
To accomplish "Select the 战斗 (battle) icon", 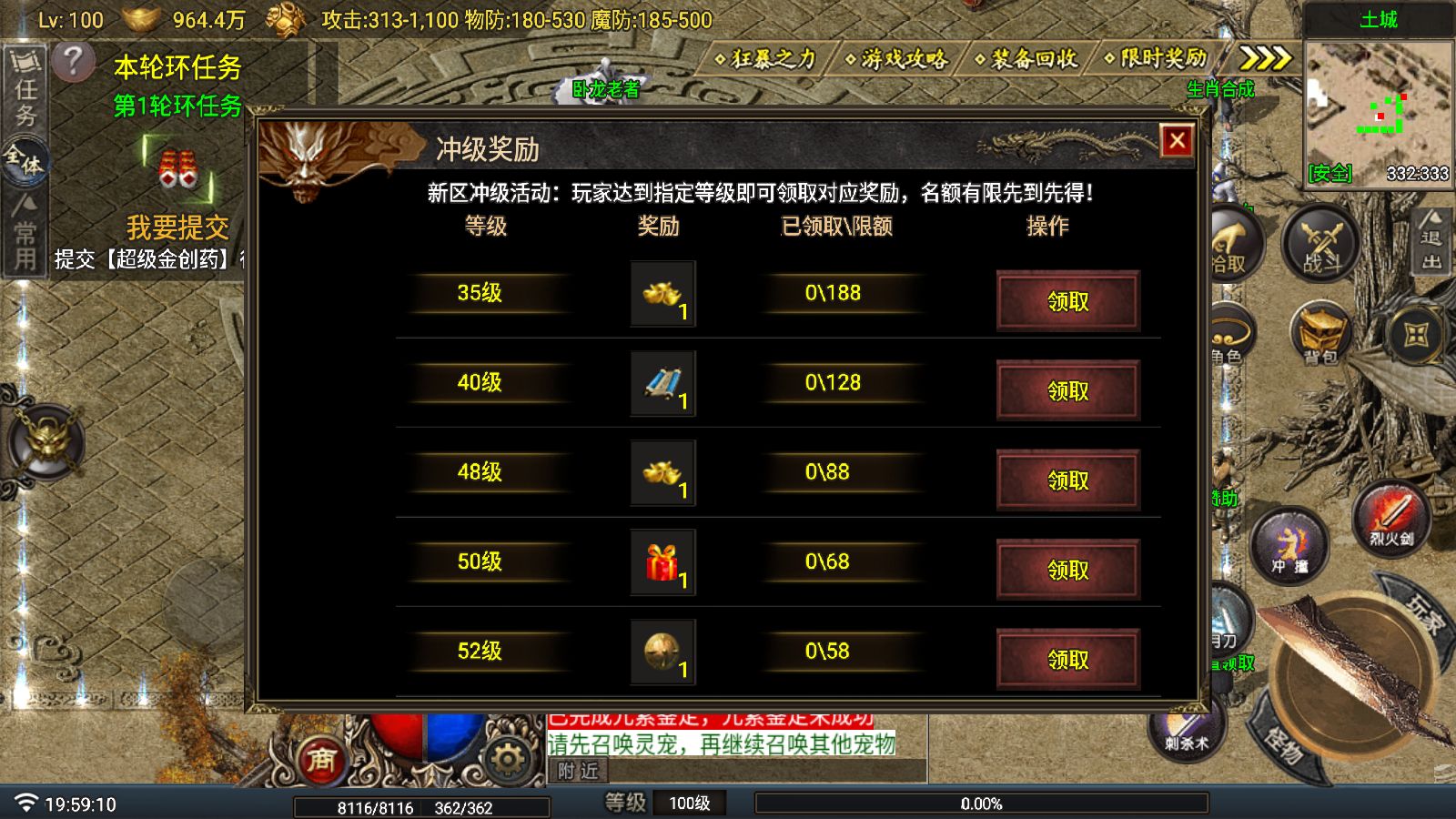I will coord(1319,246).
